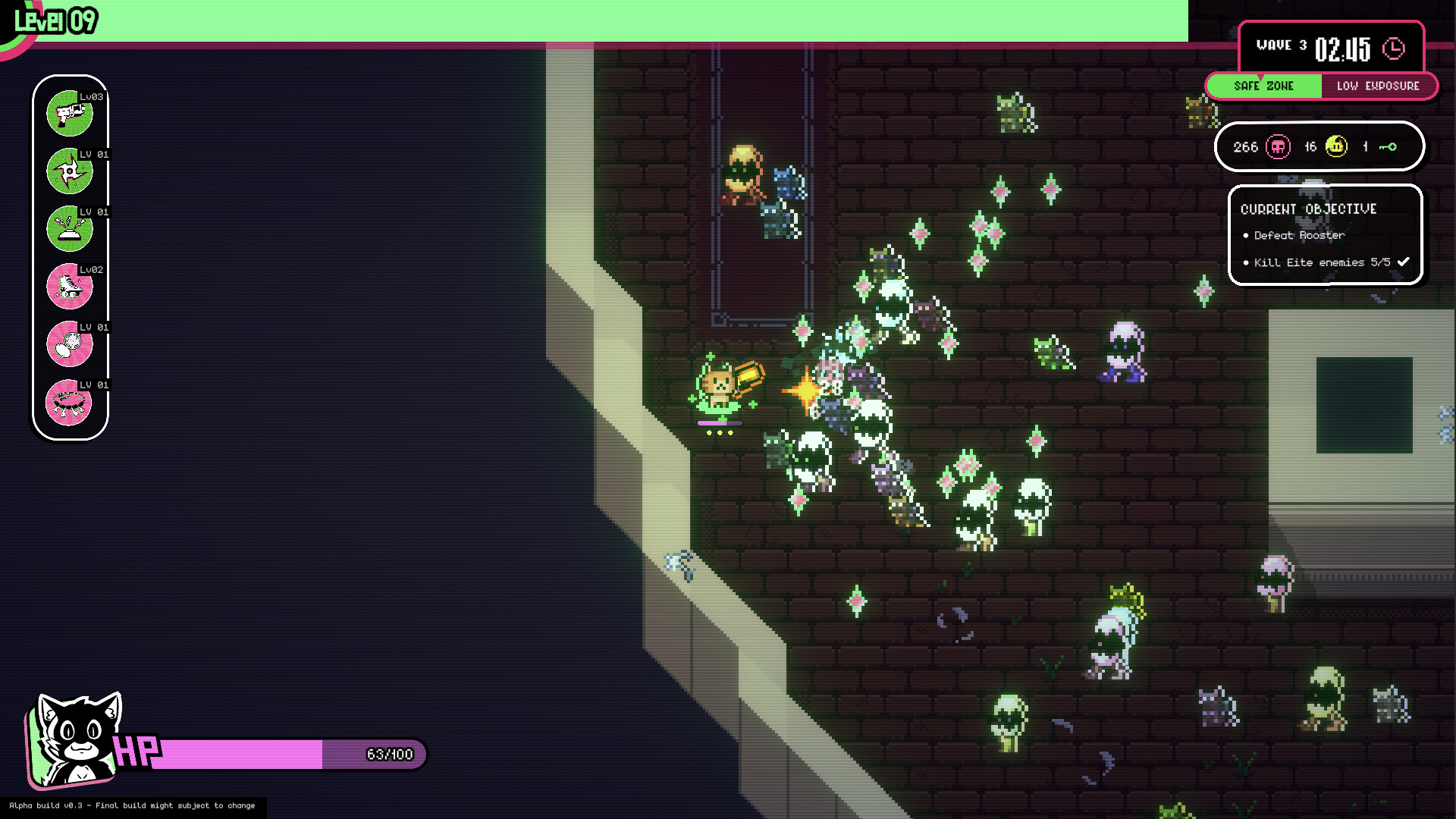Image resolution: width=1456 pixels, height=819 pixels.
Task: Select the spiked collar upgrade icon
Action: point(69,403)
